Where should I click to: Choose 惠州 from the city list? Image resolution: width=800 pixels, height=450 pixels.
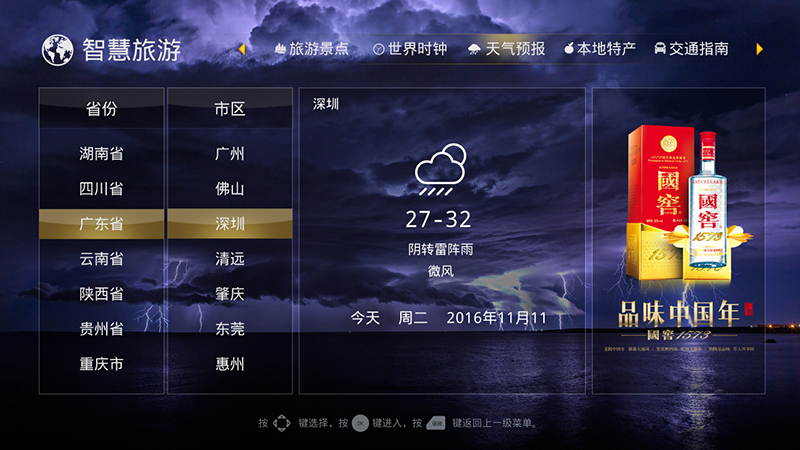[229, 364]
